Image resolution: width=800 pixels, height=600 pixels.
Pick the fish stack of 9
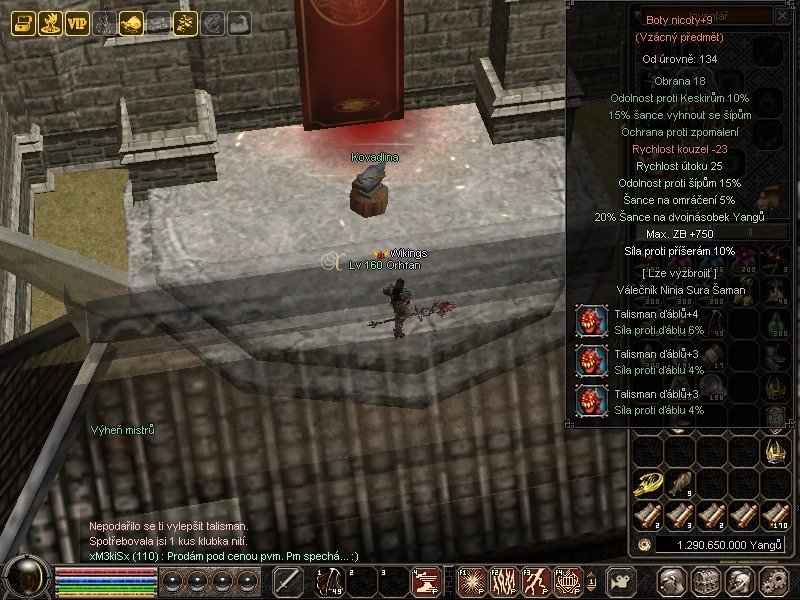click(679, 484)
